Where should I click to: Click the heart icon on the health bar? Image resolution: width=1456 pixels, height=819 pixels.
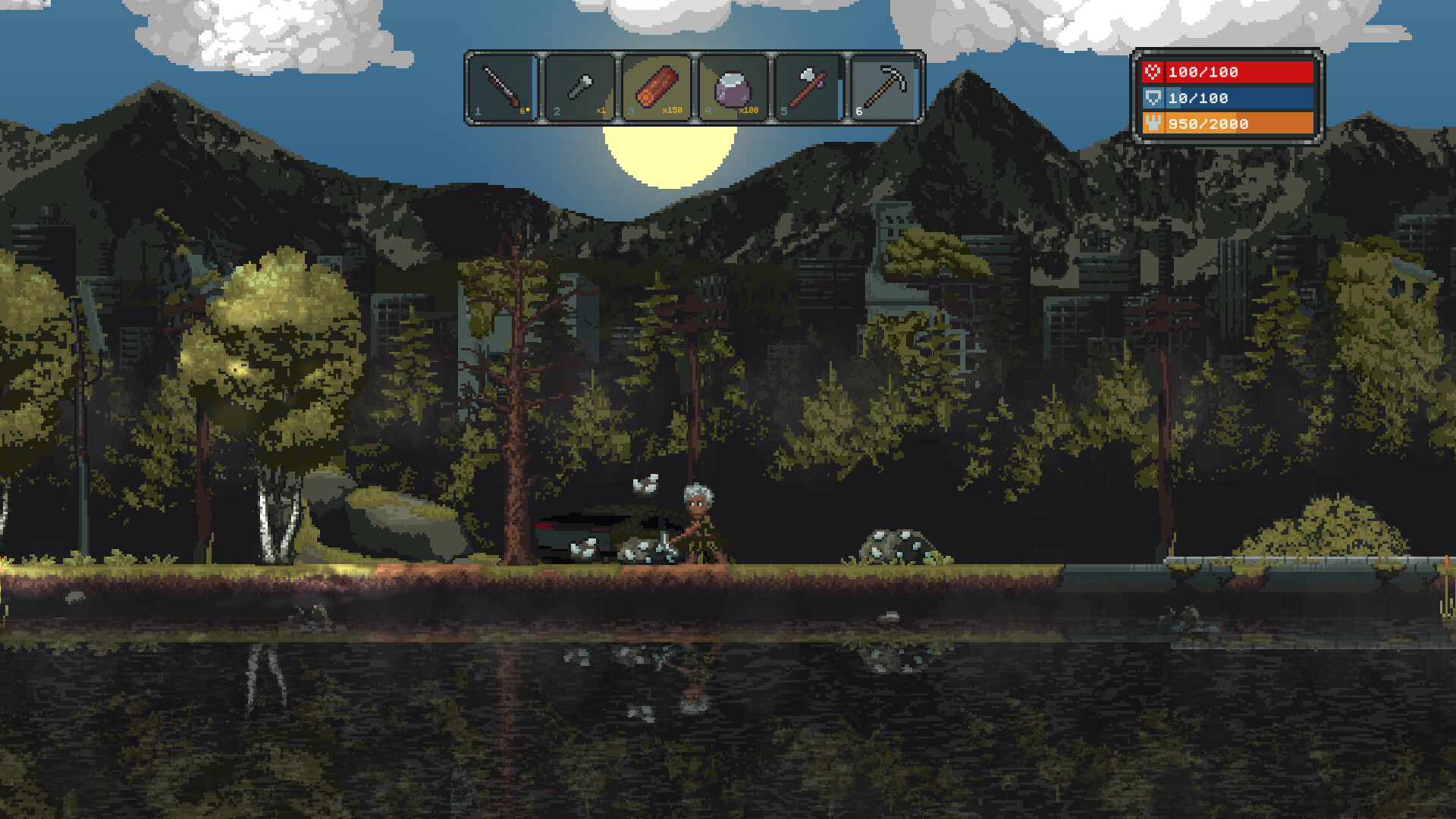[1153, 73]
